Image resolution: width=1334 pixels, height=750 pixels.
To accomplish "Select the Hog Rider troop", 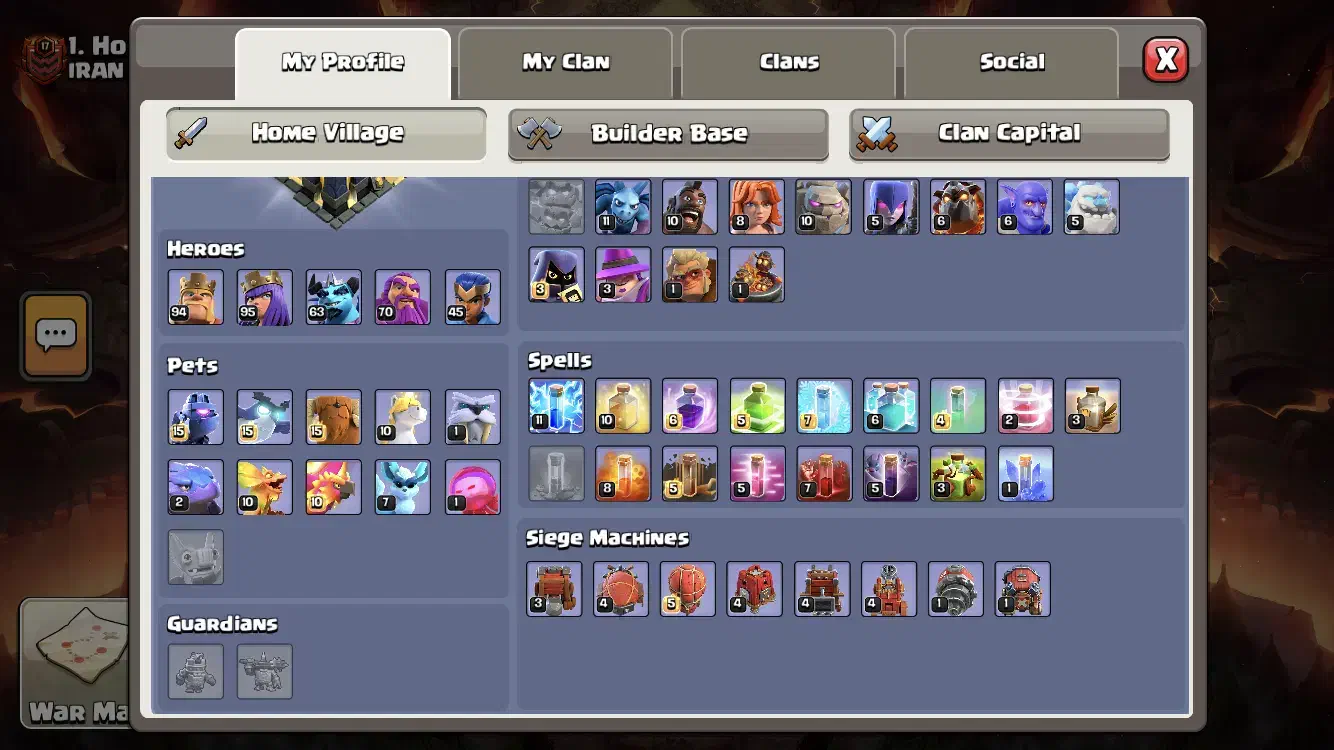I will (x=690, y=207).
